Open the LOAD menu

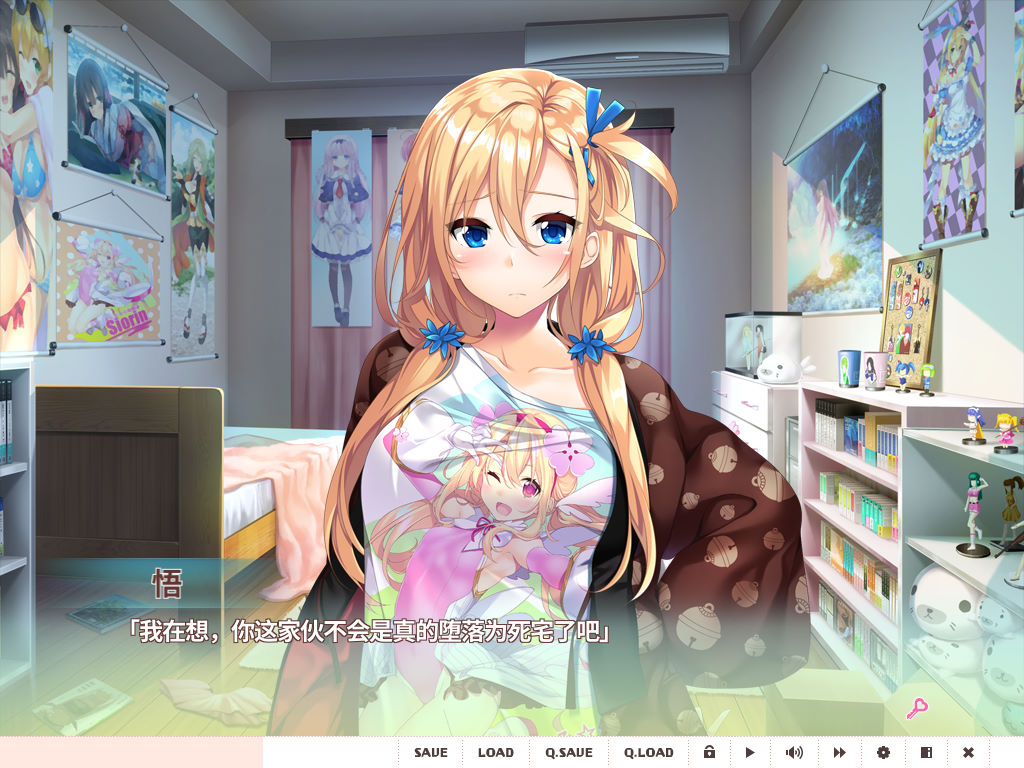(x=496, y=752)
